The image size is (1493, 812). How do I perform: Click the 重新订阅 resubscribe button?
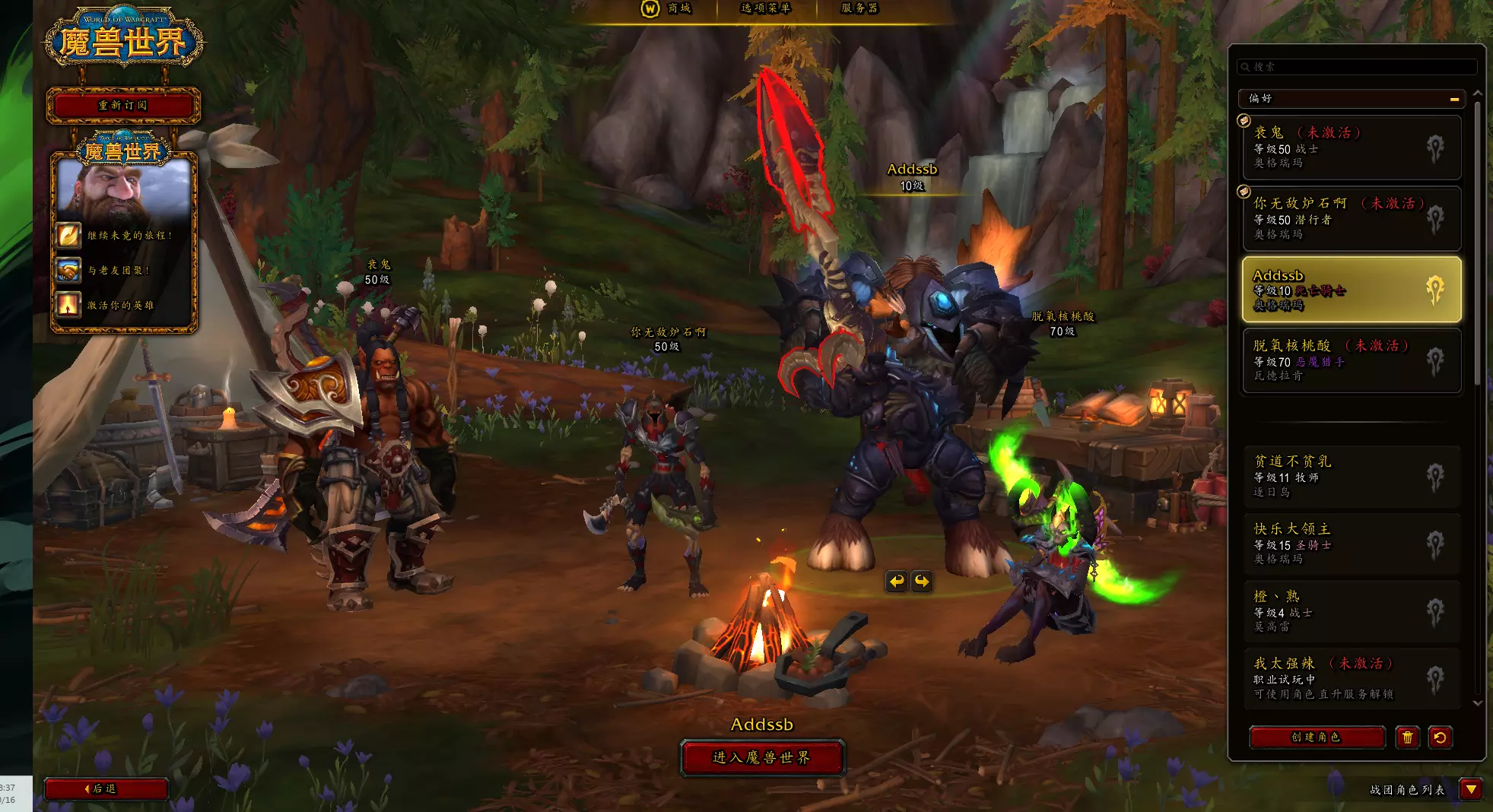(123, 105)
